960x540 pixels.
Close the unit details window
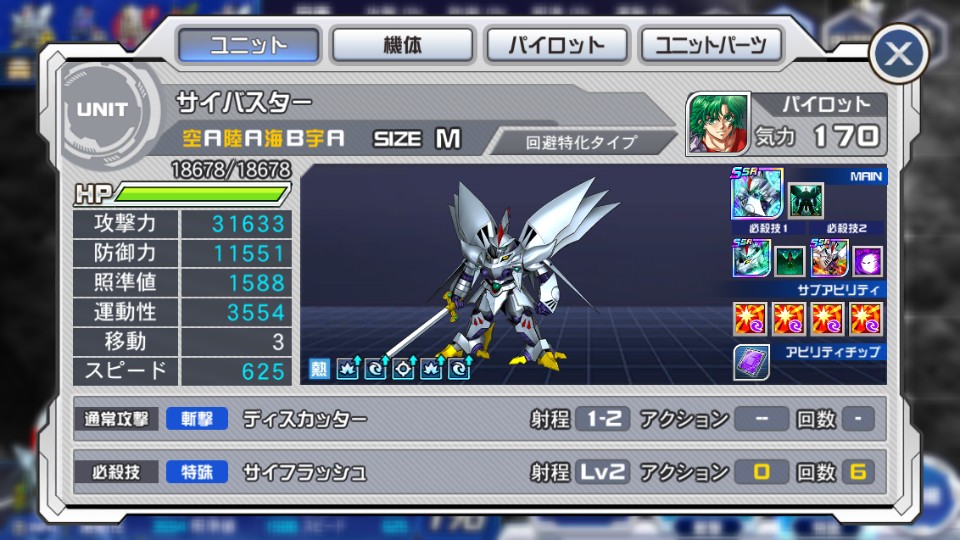coord(898,54)
